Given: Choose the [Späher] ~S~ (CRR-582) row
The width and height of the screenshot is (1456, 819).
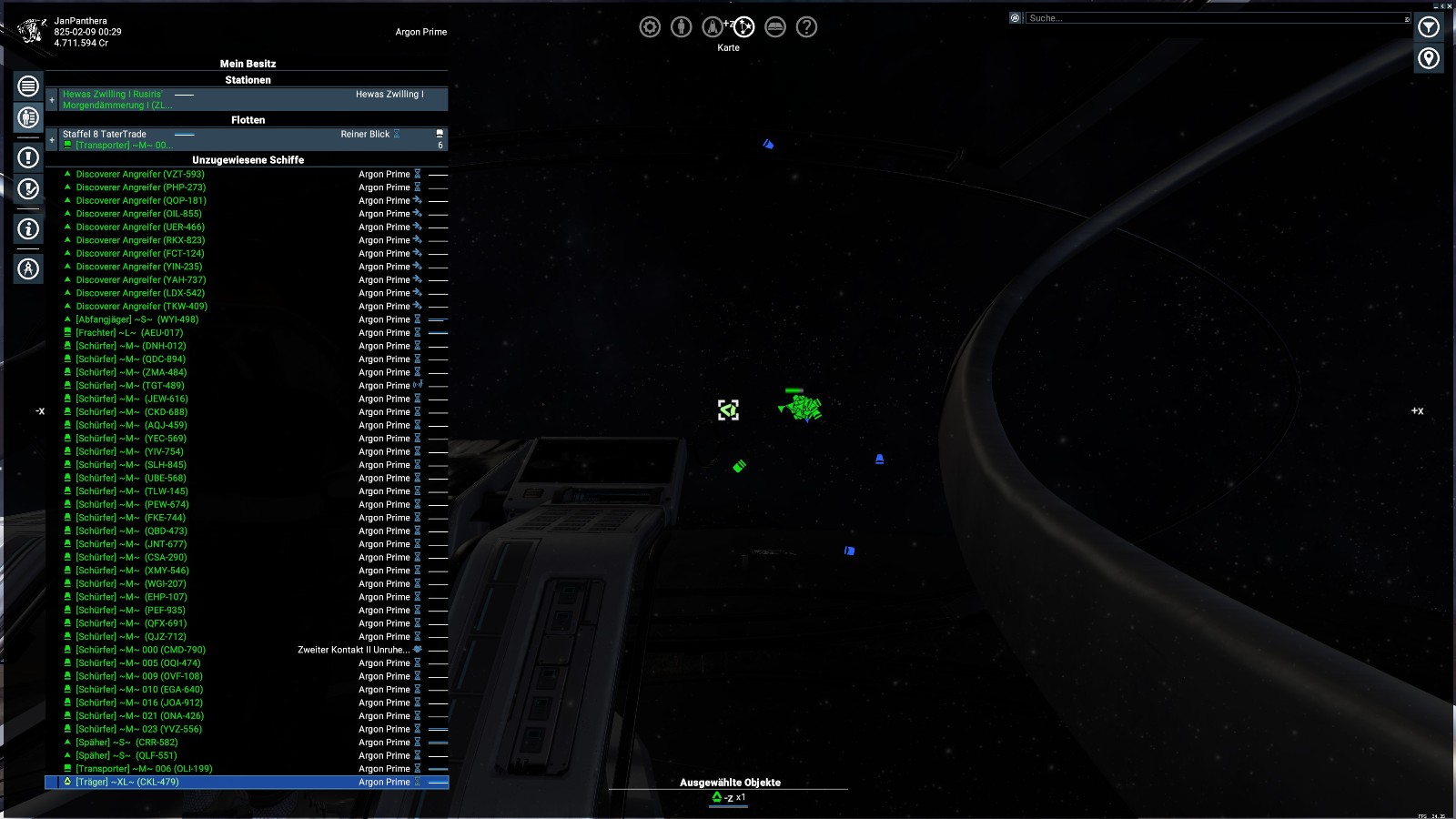Looking at the screenshot, I should tap(126, 743).
